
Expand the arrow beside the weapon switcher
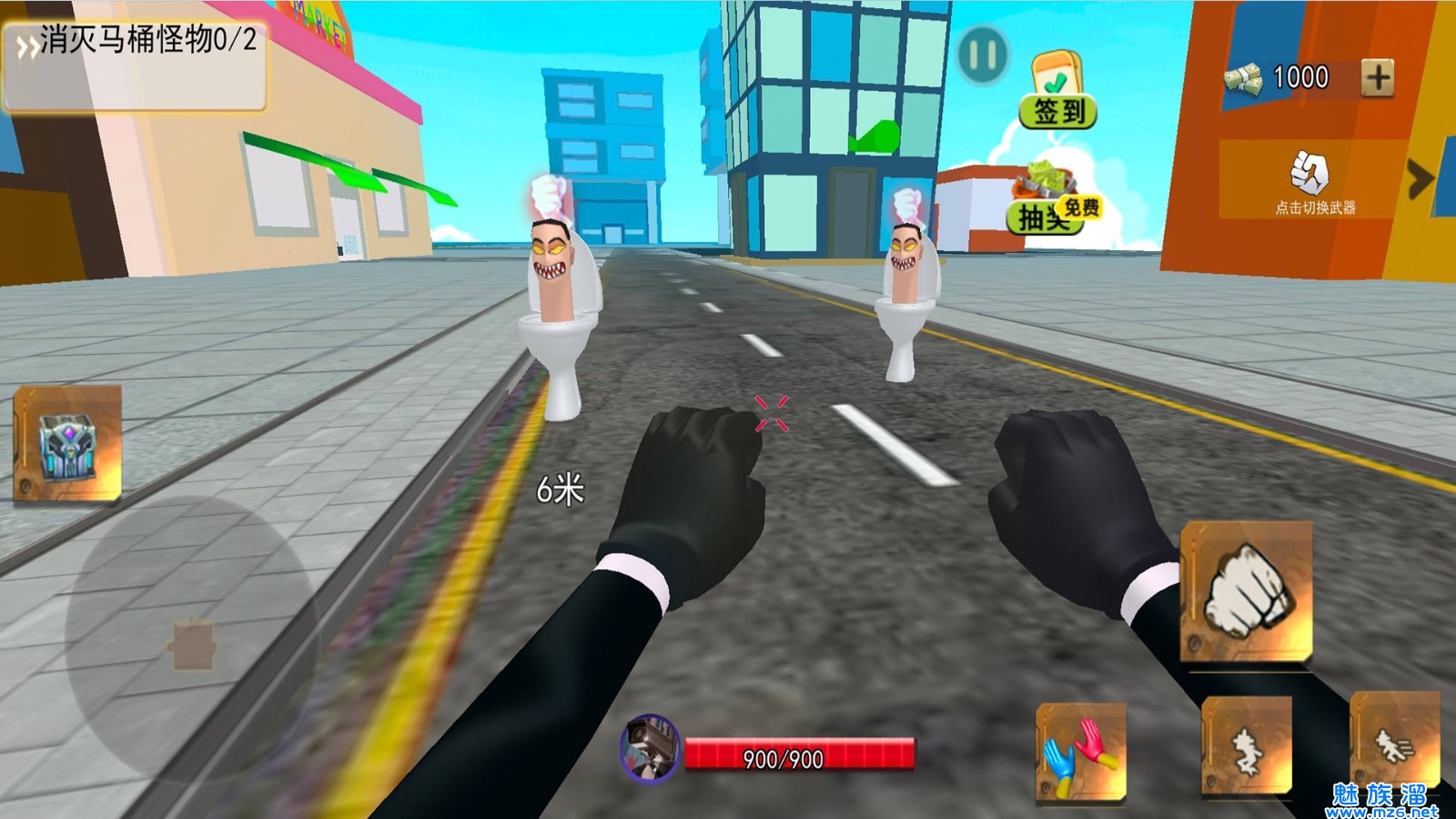click(x=1419, y=178)
